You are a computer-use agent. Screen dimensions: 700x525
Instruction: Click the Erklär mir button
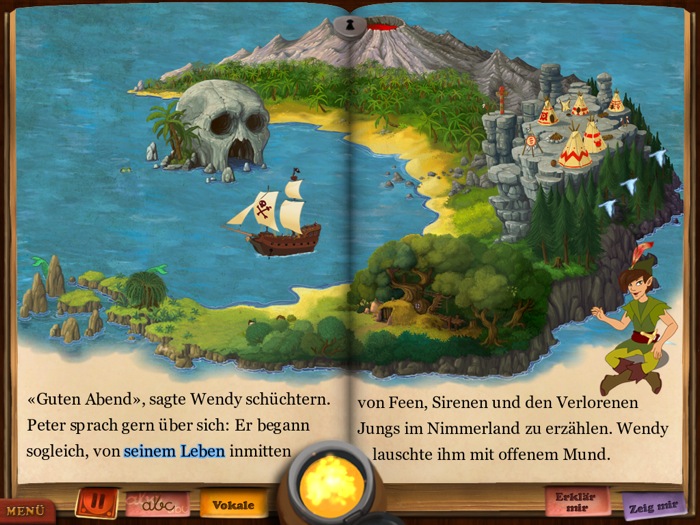click(576, 501)
